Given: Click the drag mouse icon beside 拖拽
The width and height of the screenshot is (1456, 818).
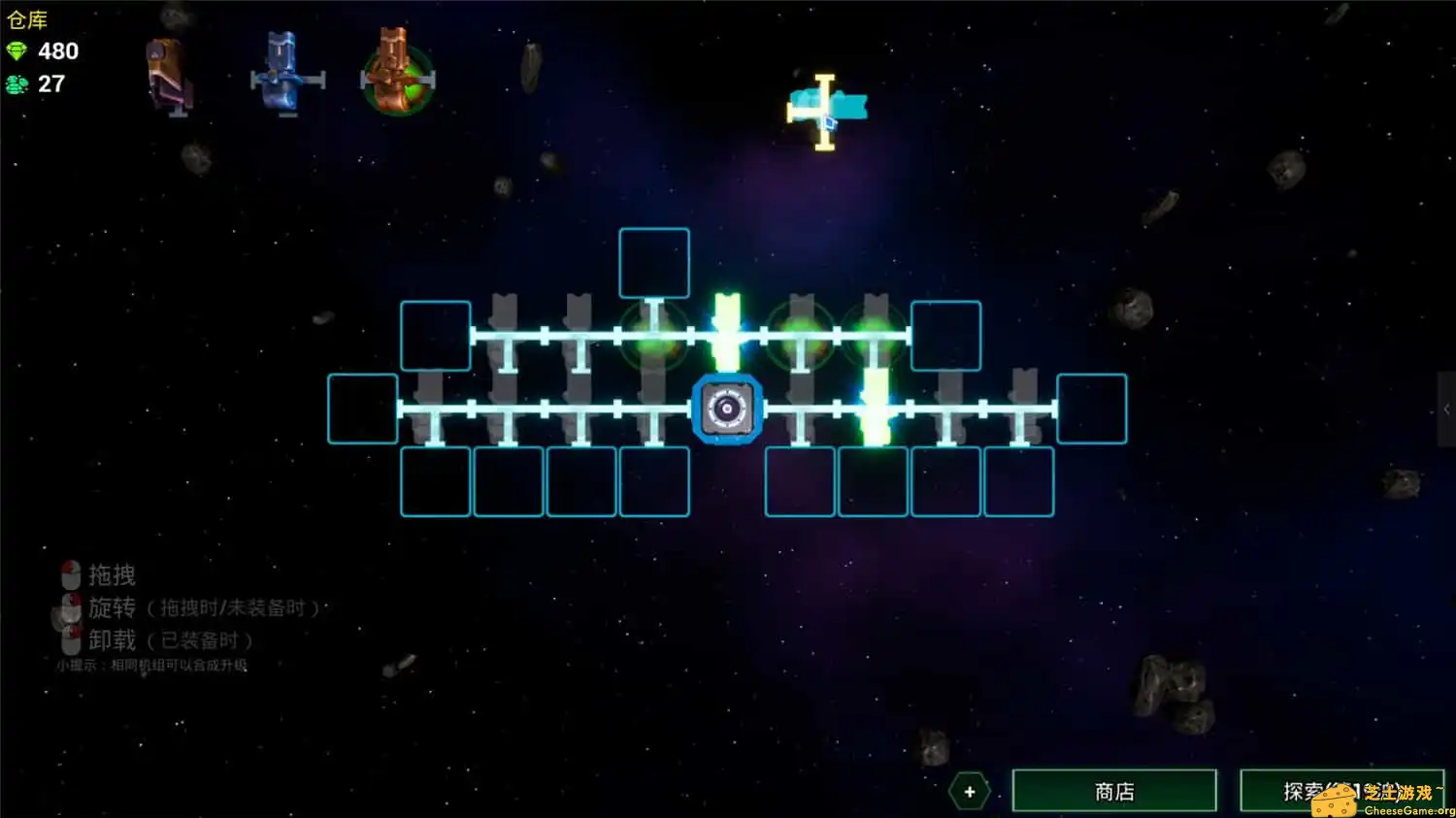Looking at the screenshot, I should [x=70, y=574].
